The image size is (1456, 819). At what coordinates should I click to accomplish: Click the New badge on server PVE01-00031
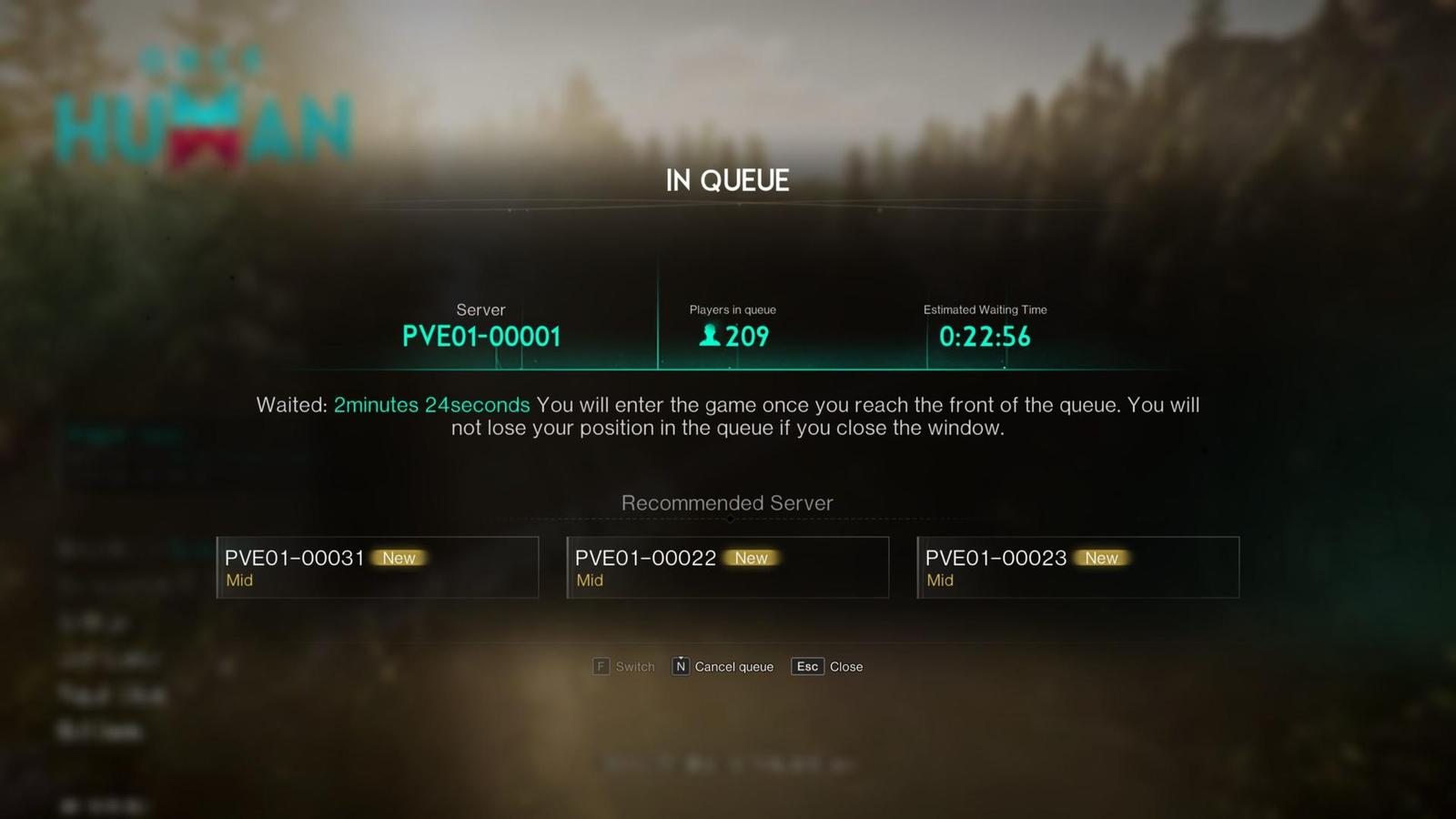399,558
